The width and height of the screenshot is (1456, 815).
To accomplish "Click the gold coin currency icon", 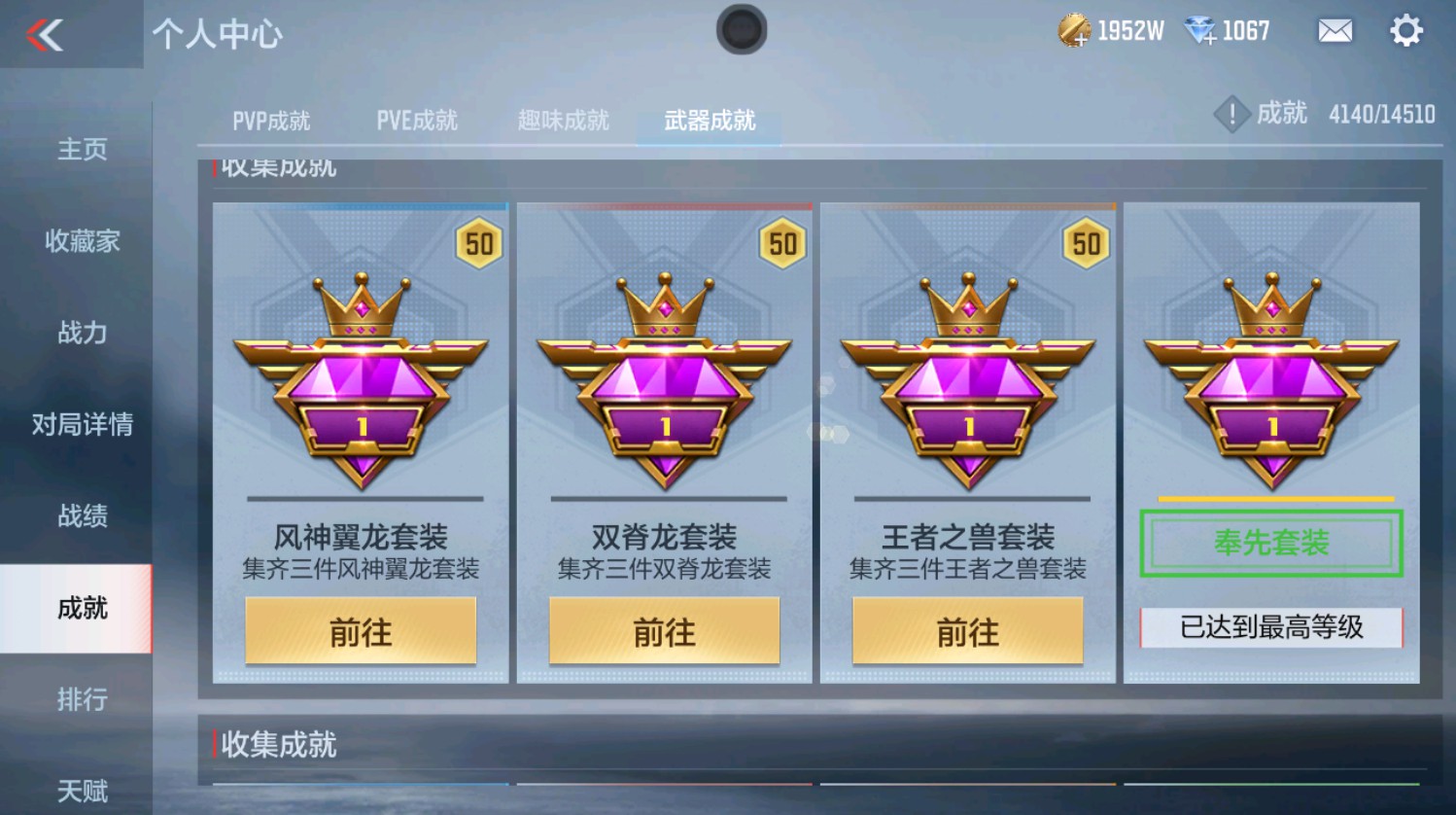I will (x=1075, y=30).
